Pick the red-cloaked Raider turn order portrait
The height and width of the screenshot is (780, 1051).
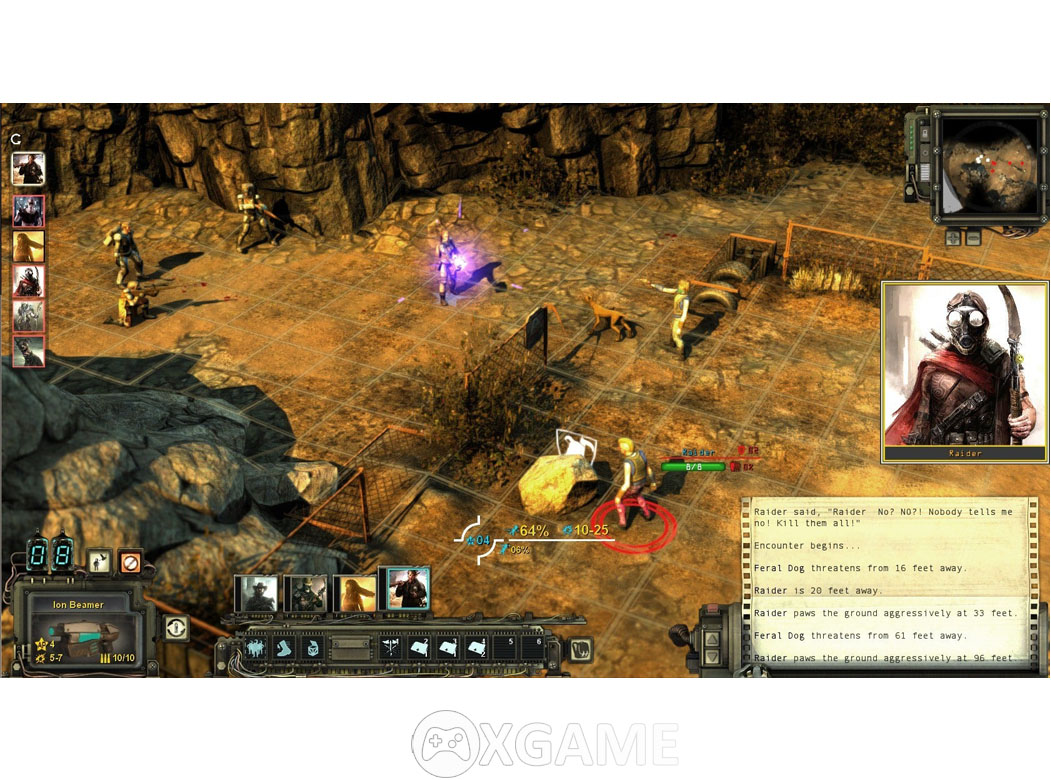click(x=28, y=281)
